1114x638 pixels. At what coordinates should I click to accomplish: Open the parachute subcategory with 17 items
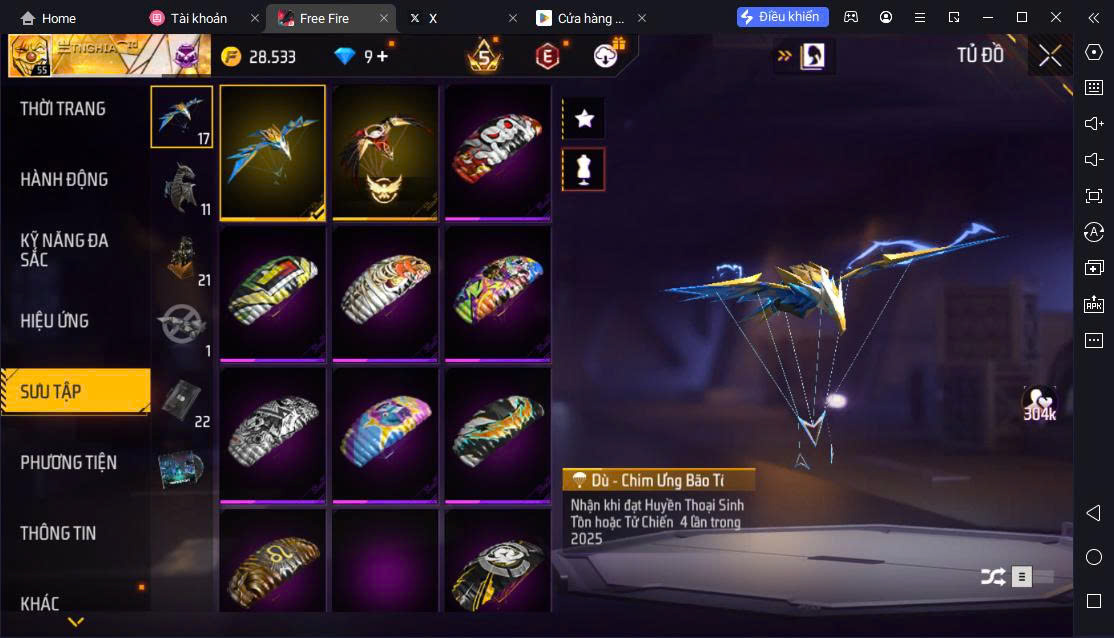pos(181,117)
